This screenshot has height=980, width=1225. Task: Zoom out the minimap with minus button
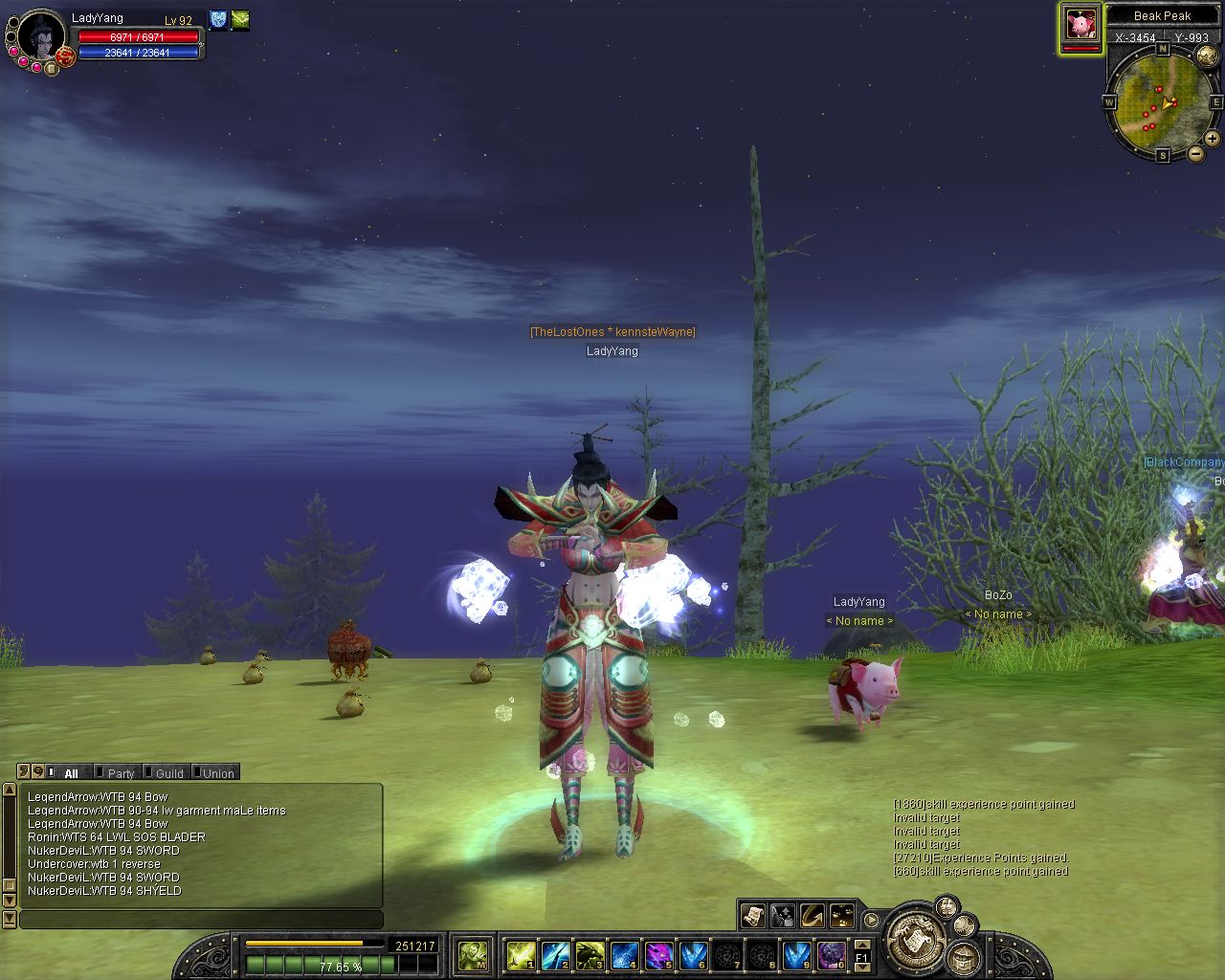pyautogui.click(x=1196, y=154)
